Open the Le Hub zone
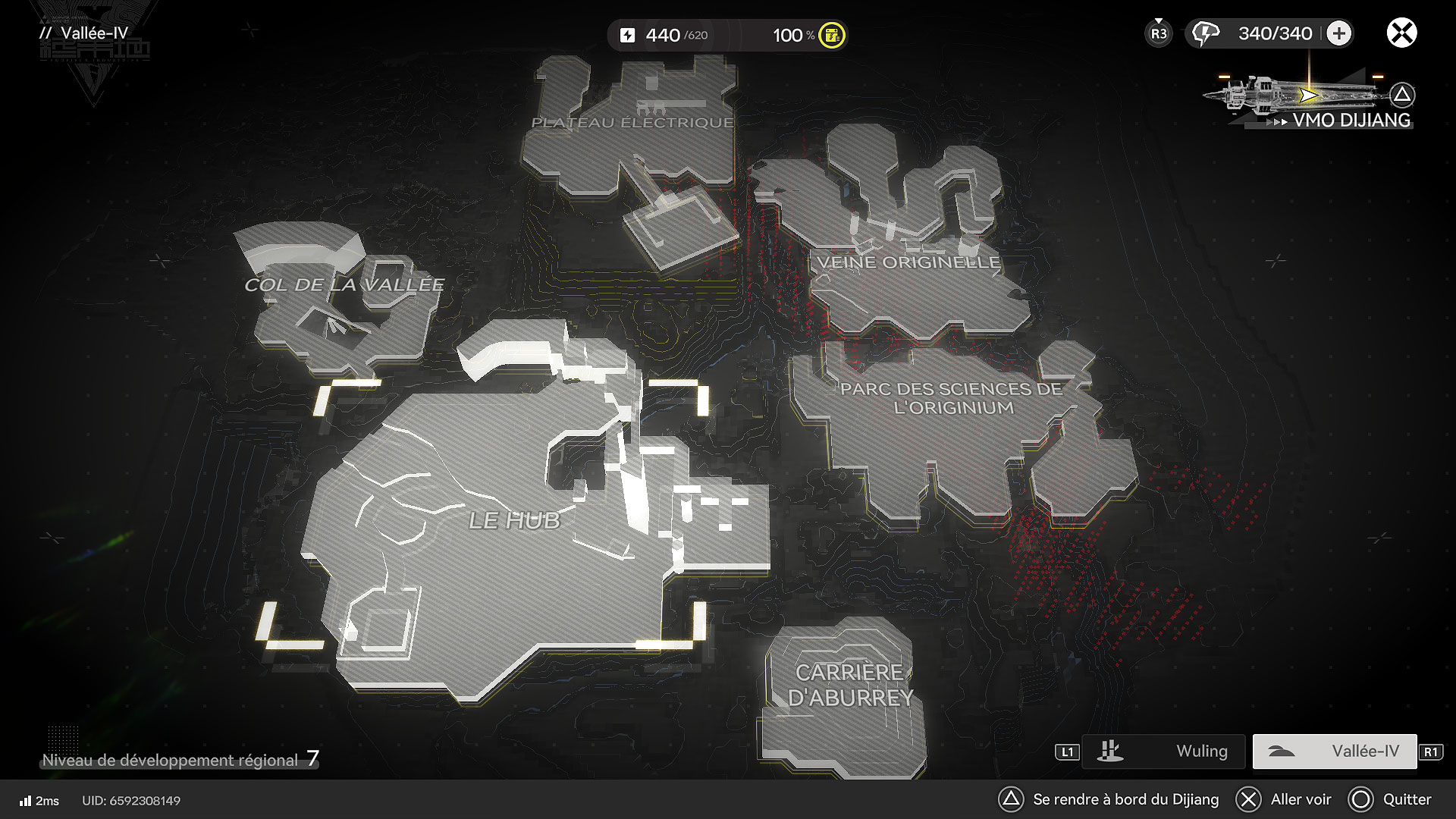The height and width of the screenshot is (819, 1456). pos(514,521)
